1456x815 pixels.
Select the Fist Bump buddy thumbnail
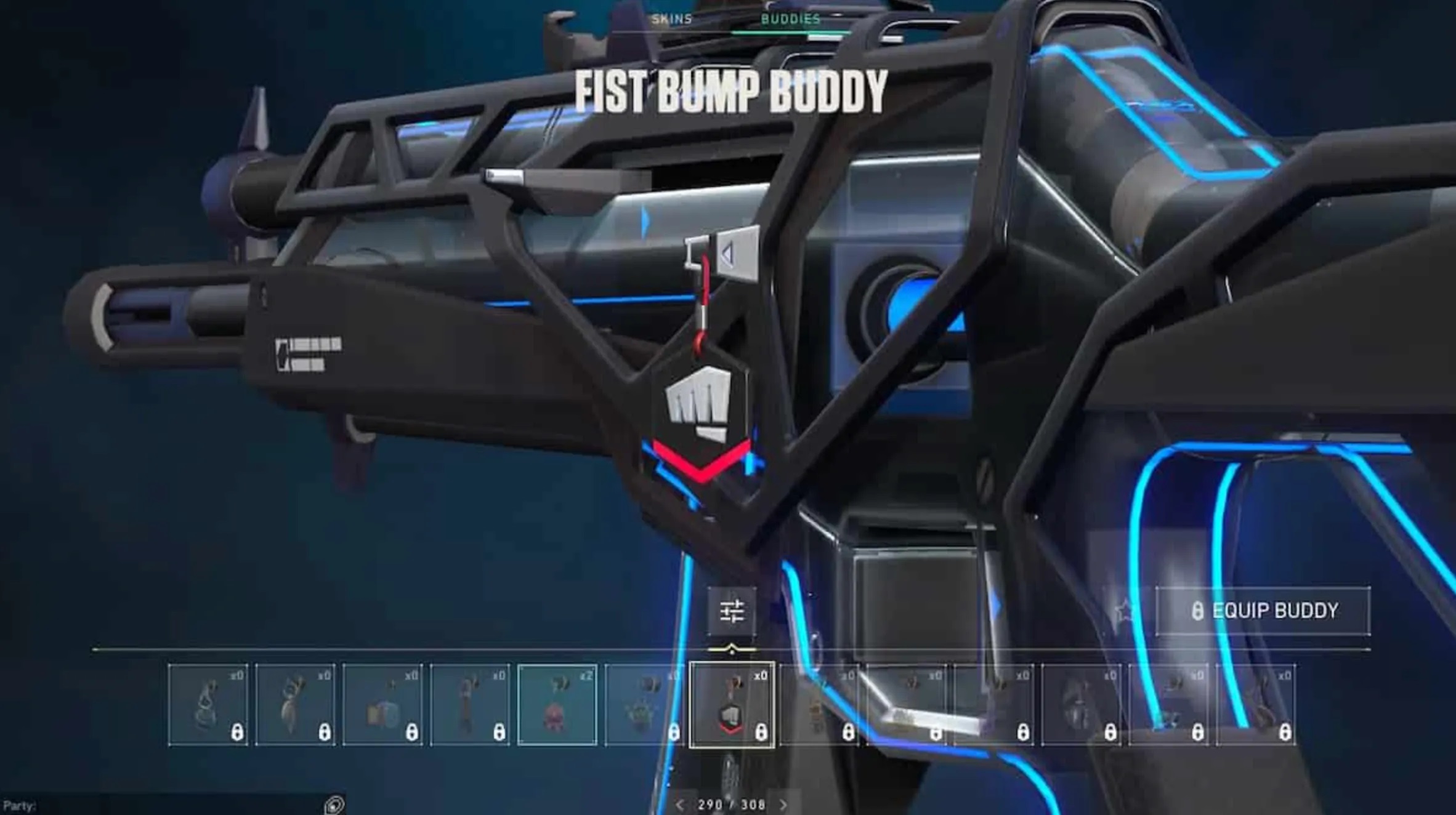point(732,705)
